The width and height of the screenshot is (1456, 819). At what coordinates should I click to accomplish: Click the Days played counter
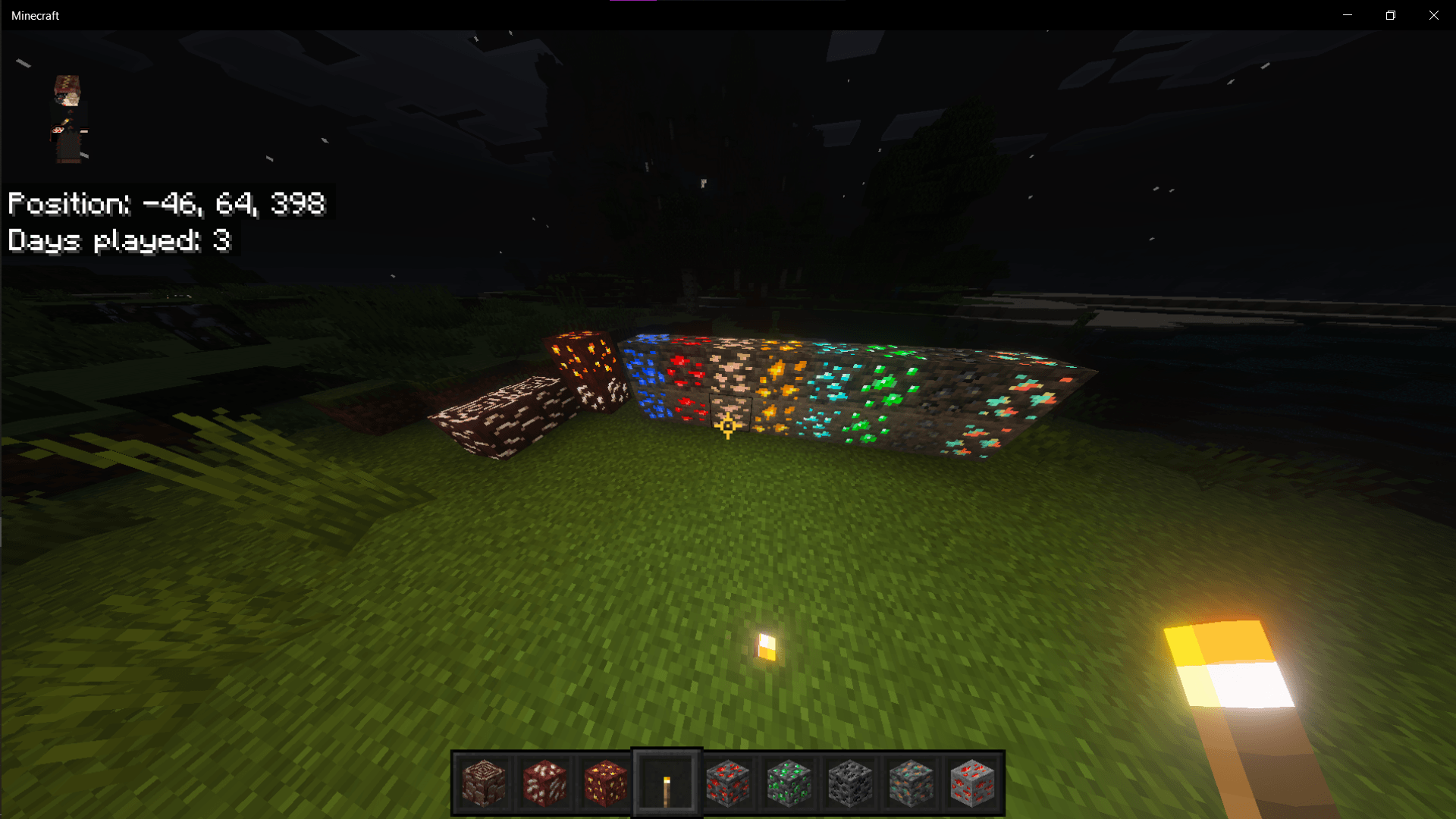coord(119,240)
